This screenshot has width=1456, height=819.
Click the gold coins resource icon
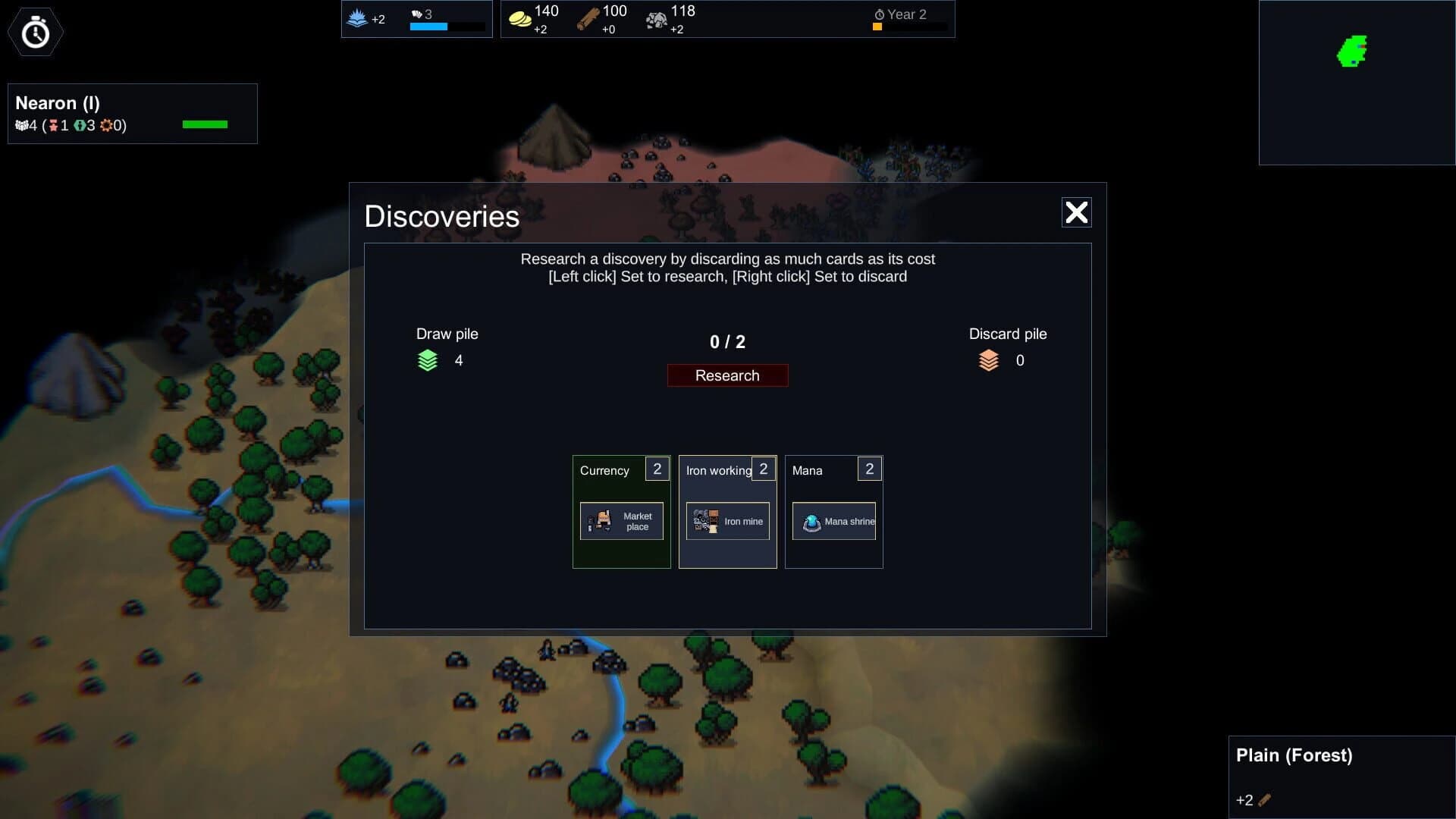coord(521,17)
